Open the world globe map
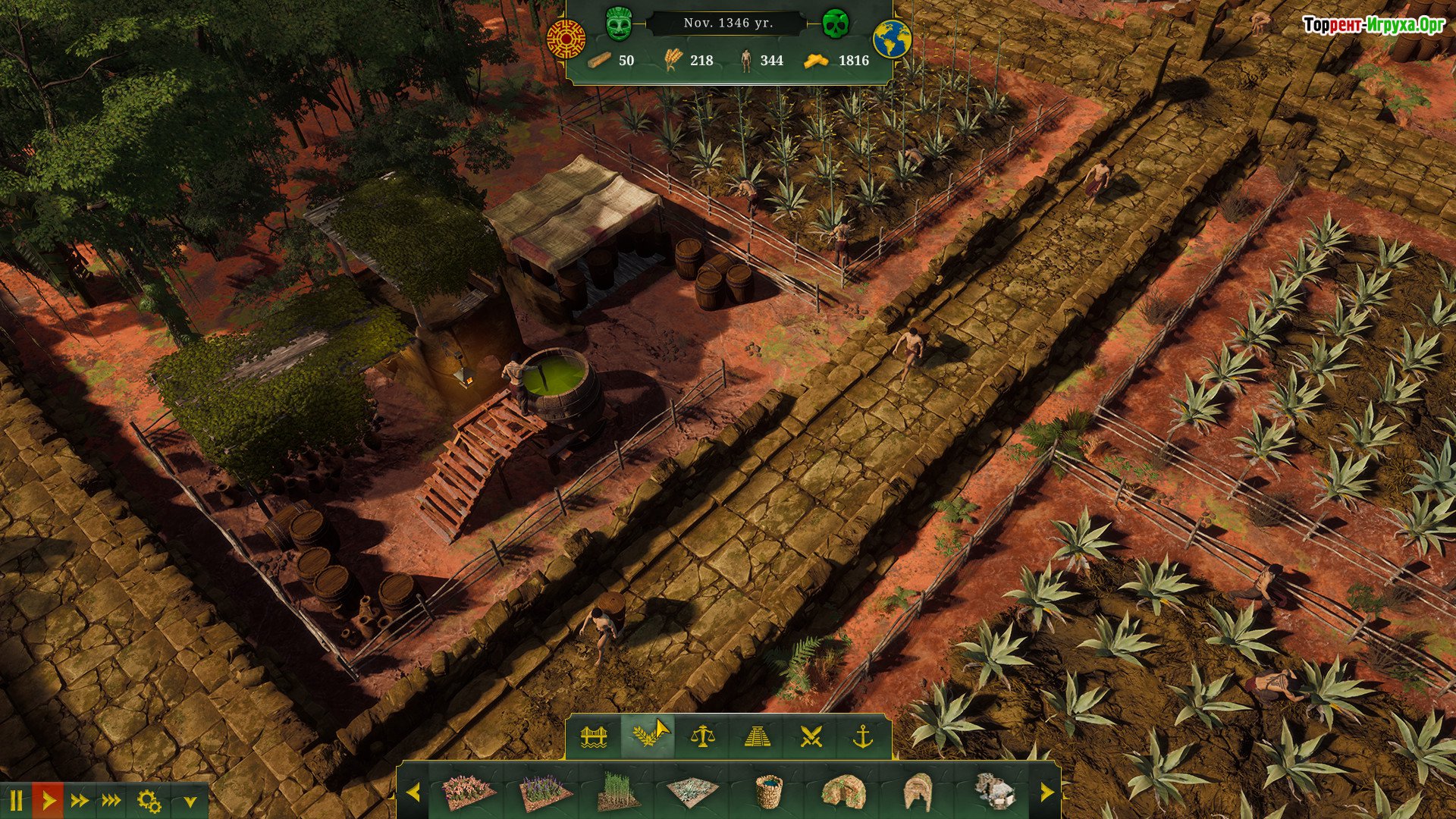 [892, 39]
